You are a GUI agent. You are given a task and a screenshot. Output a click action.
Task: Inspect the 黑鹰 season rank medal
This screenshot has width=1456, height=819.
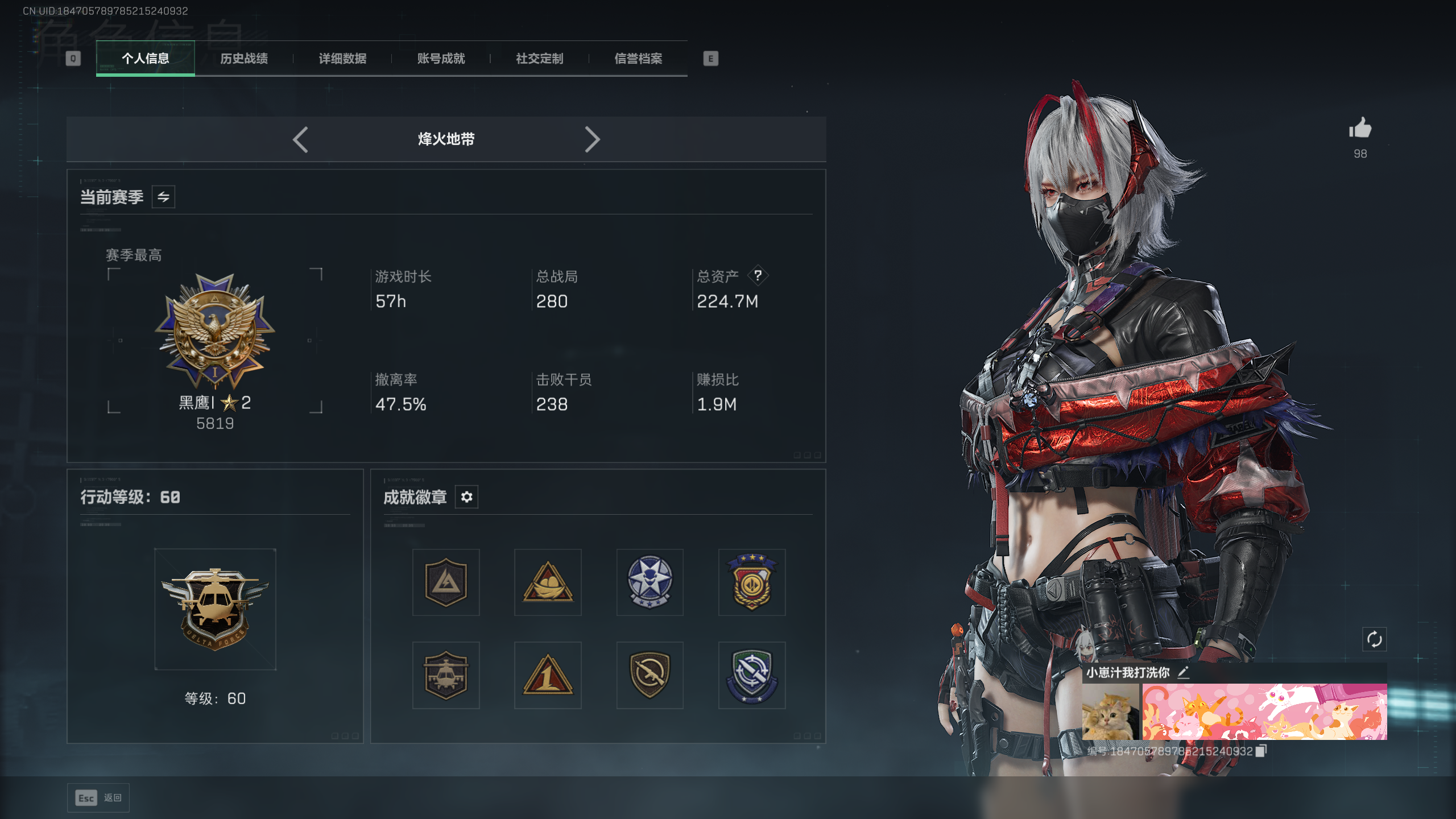click(x=214, y=329)
